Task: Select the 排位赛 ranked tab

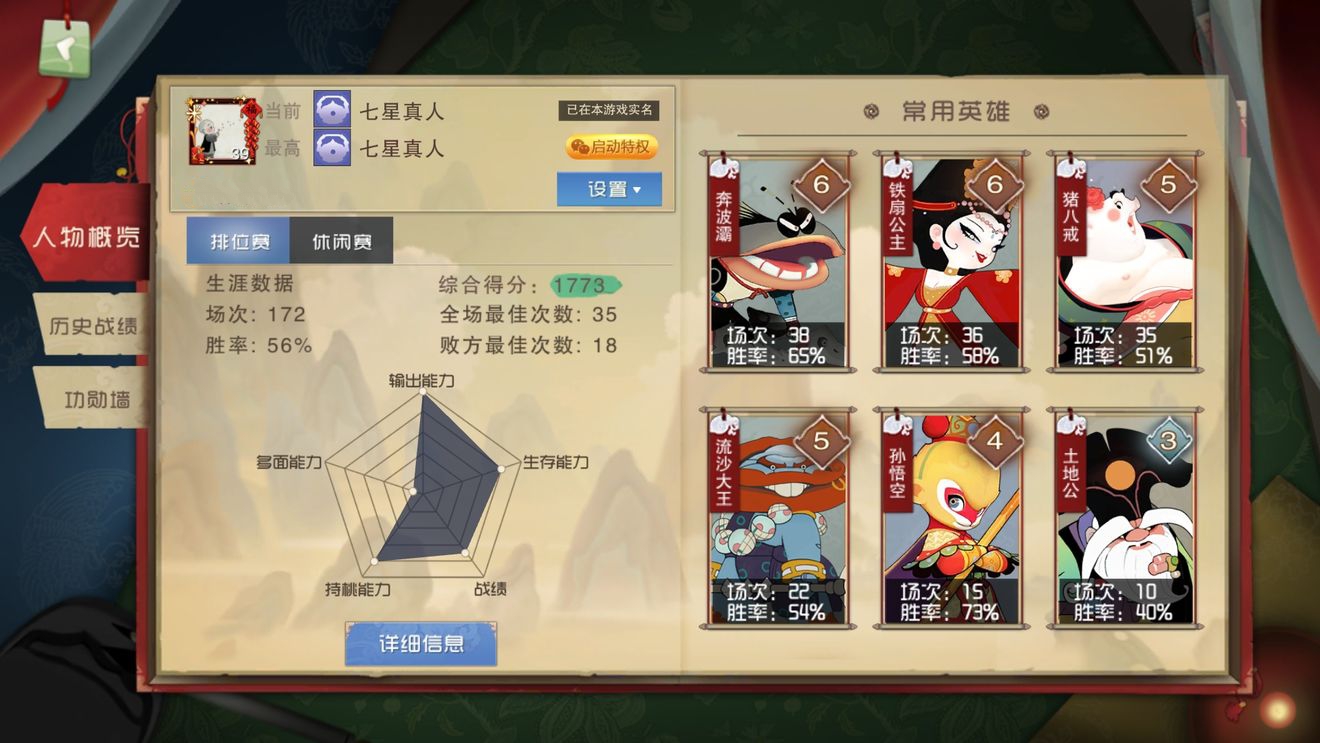Action: pyautogui.click(x=238, y=242)
